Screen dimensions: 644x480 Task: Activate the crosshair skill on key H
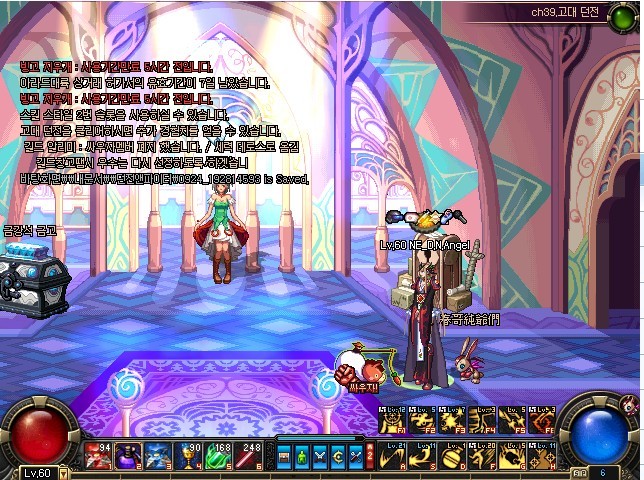(x=542, y=455)
